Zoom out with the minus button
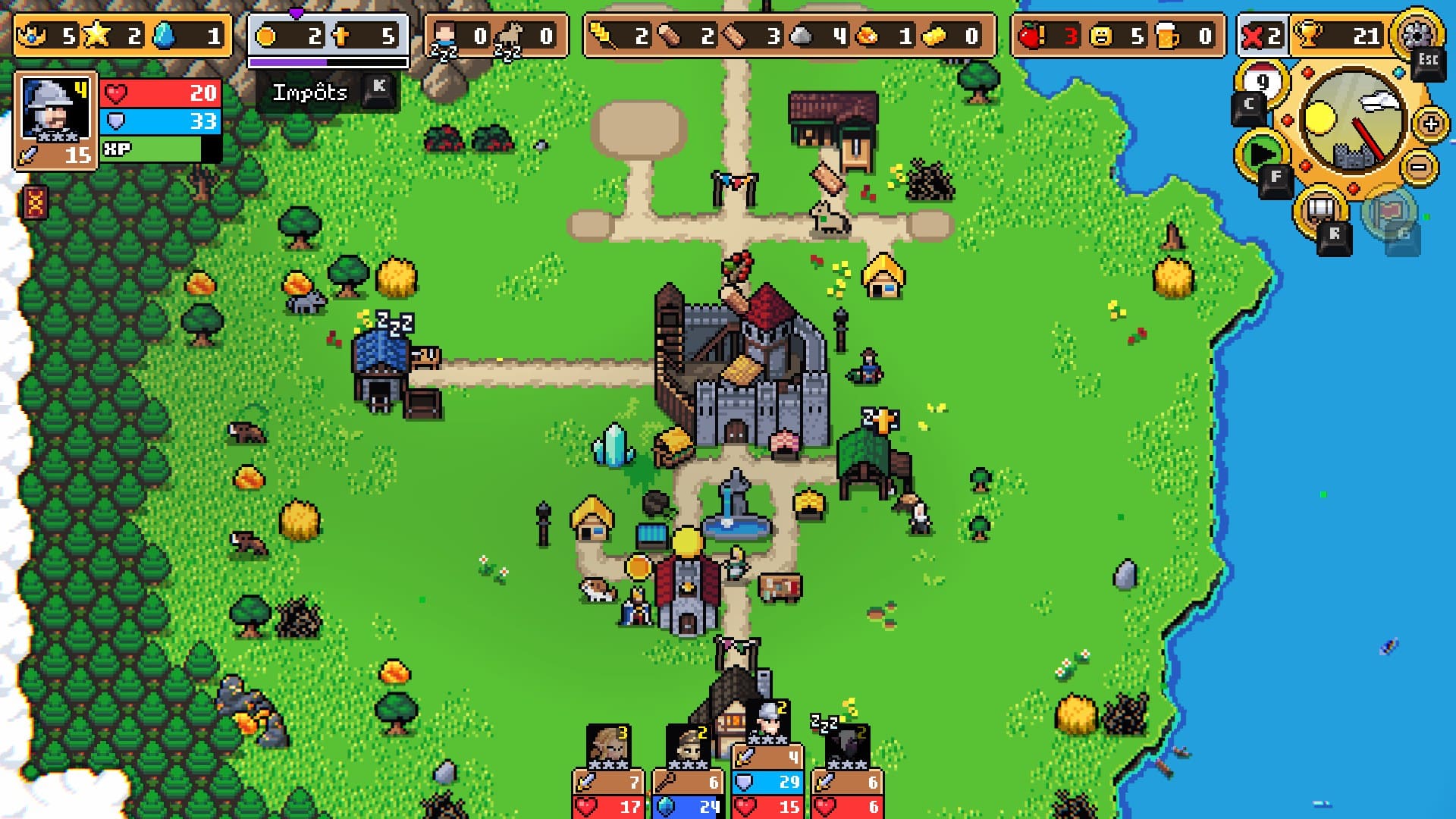The height and width of the screenshot is (819, 1456). click(1420, 167)
